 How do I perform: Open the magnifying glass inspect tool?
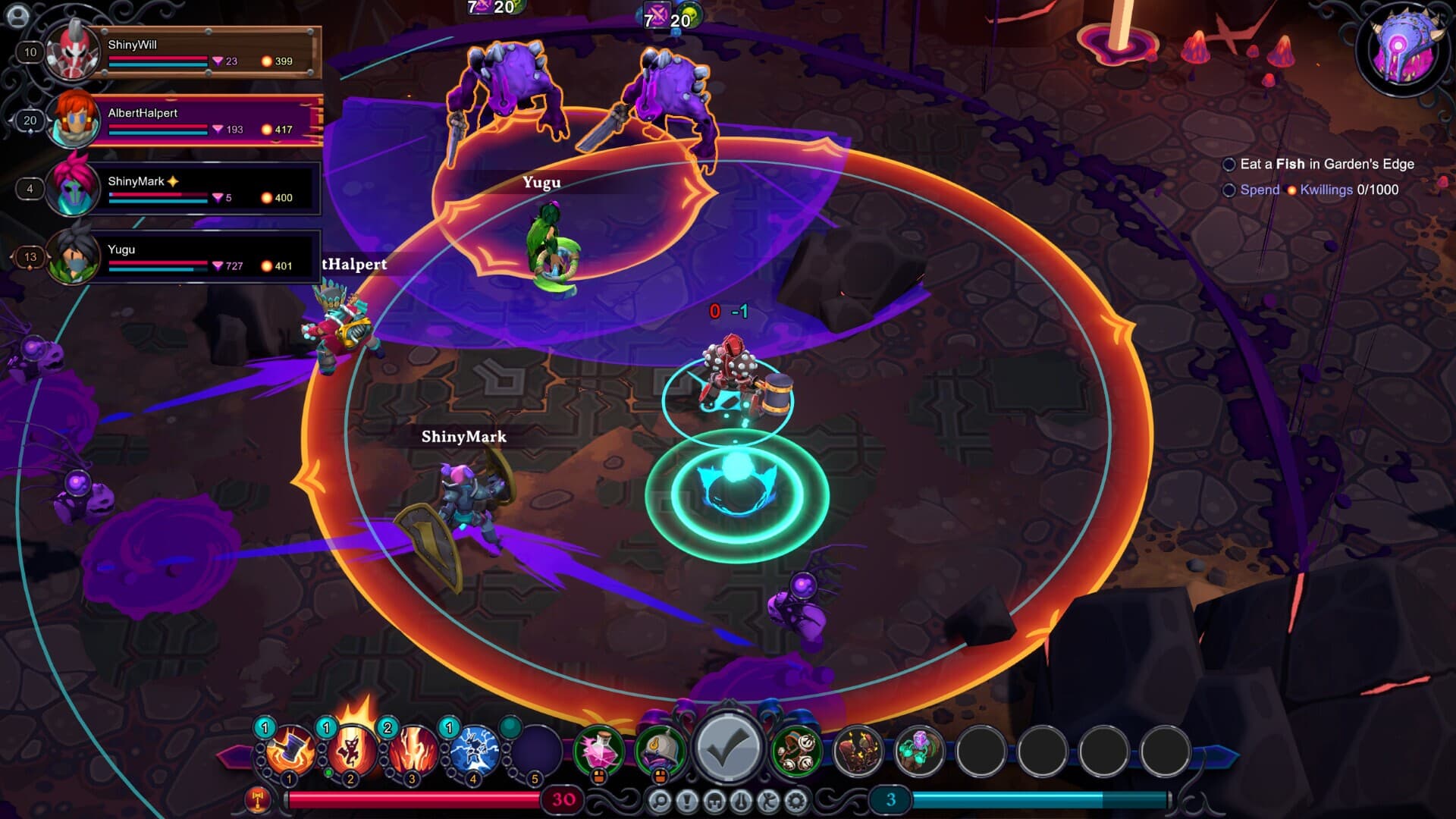coord(659,801)
